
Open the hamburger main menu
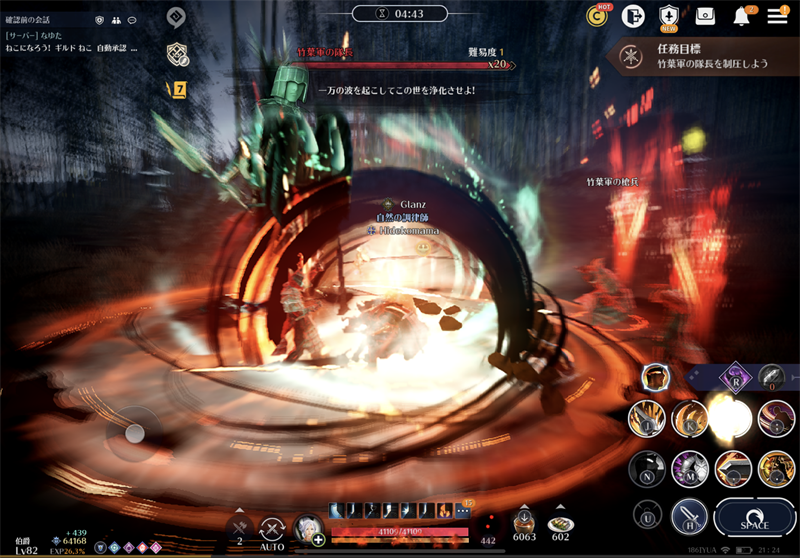[x=777, y=15]
